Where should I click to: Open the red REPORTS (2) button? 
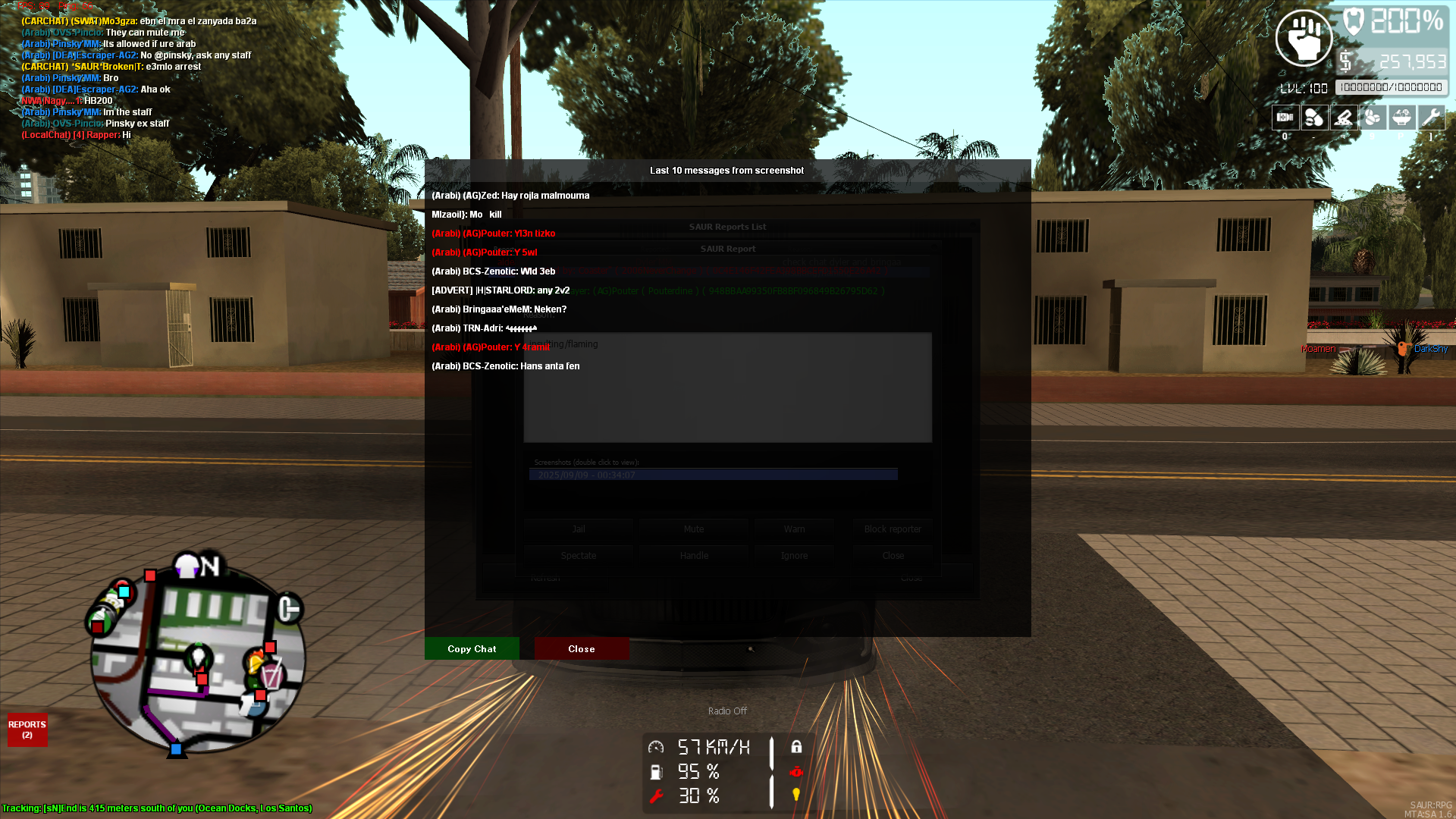click(x=27, y=730)
